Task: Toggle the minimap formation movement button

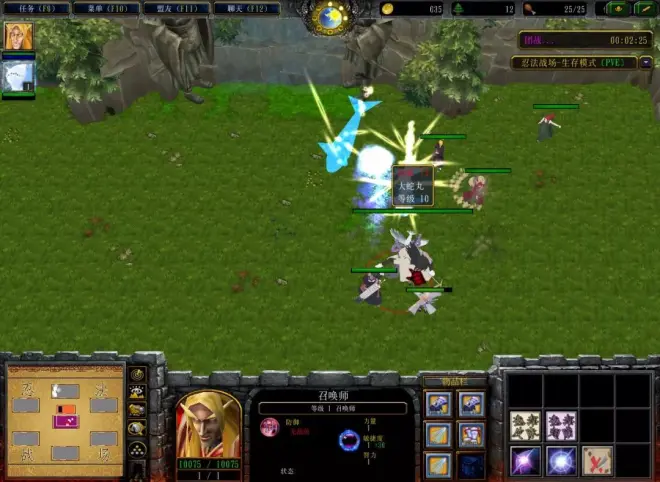Action: pos(137,449)
